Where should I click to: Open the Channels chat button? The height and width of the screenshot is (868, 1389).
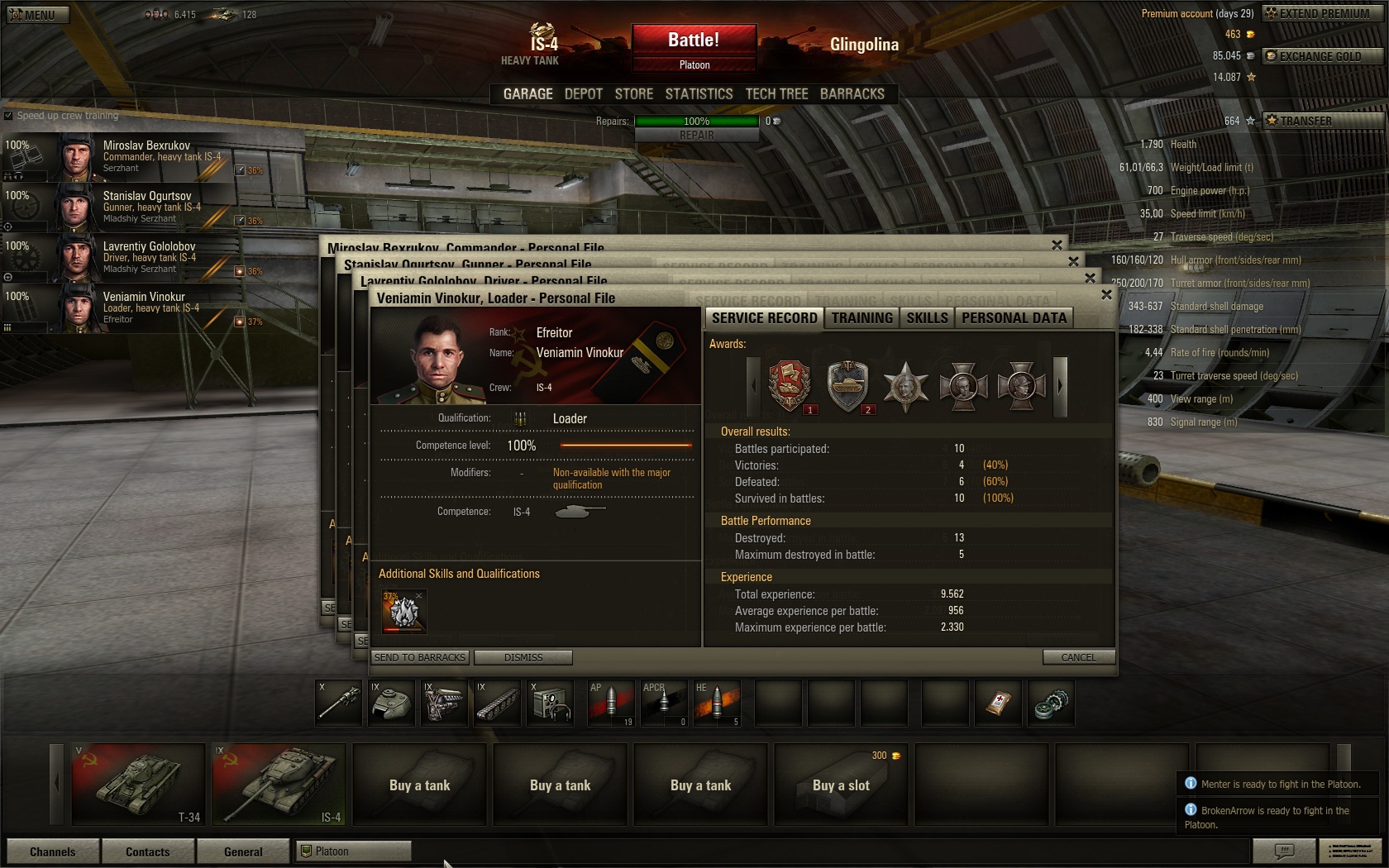pos(53,851)
